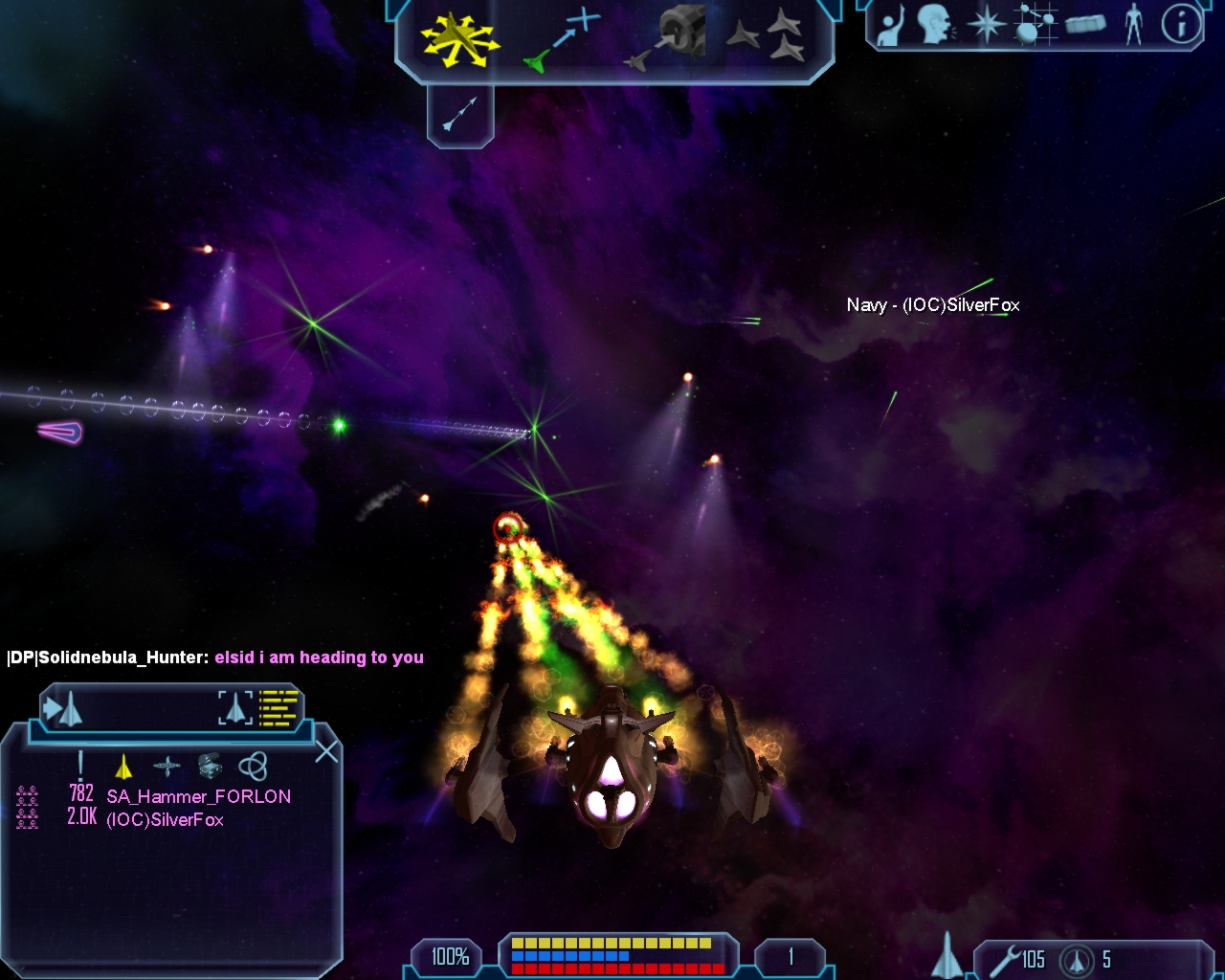Toggle the yellow list lines icon

[x=279, y=708]
